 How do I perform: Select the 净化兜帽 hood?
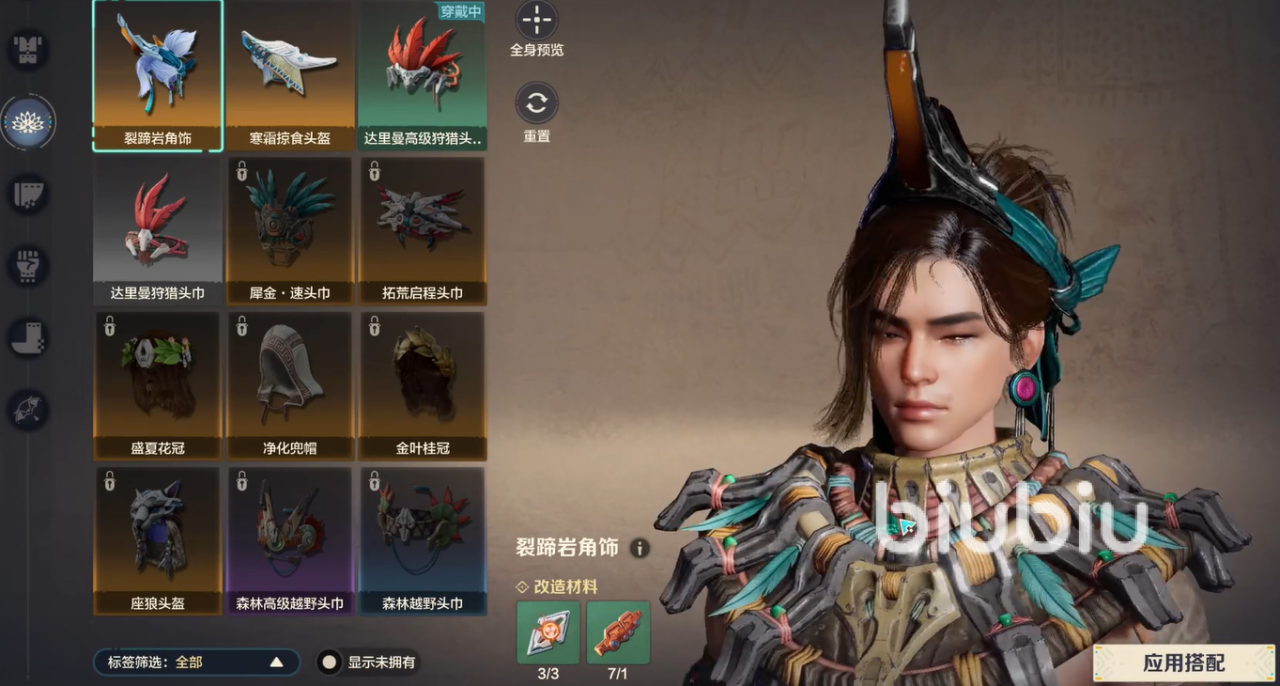(290, 385)
